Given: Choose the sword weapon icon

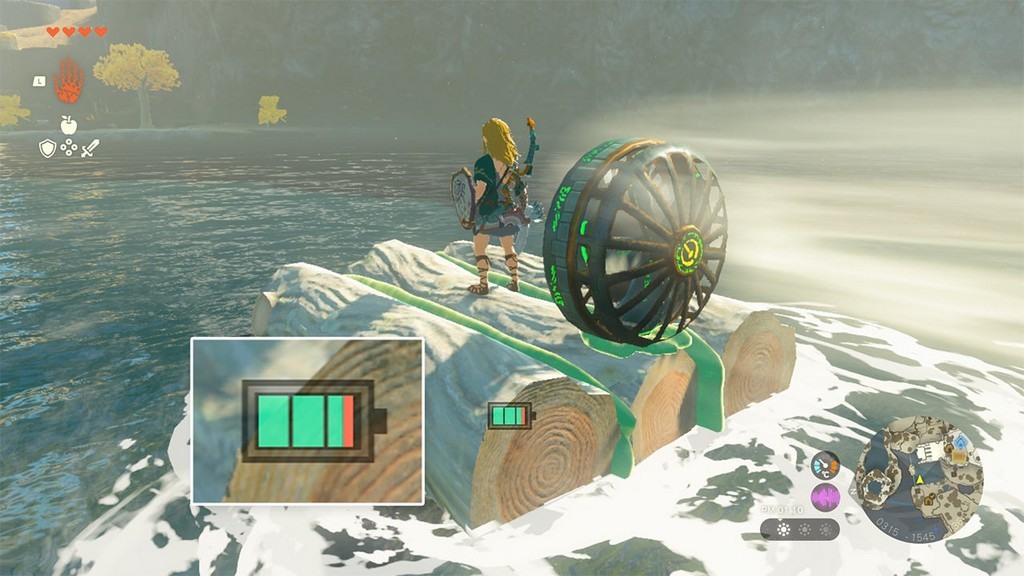Looking at the screenshot, I should (x=90, y=148).
